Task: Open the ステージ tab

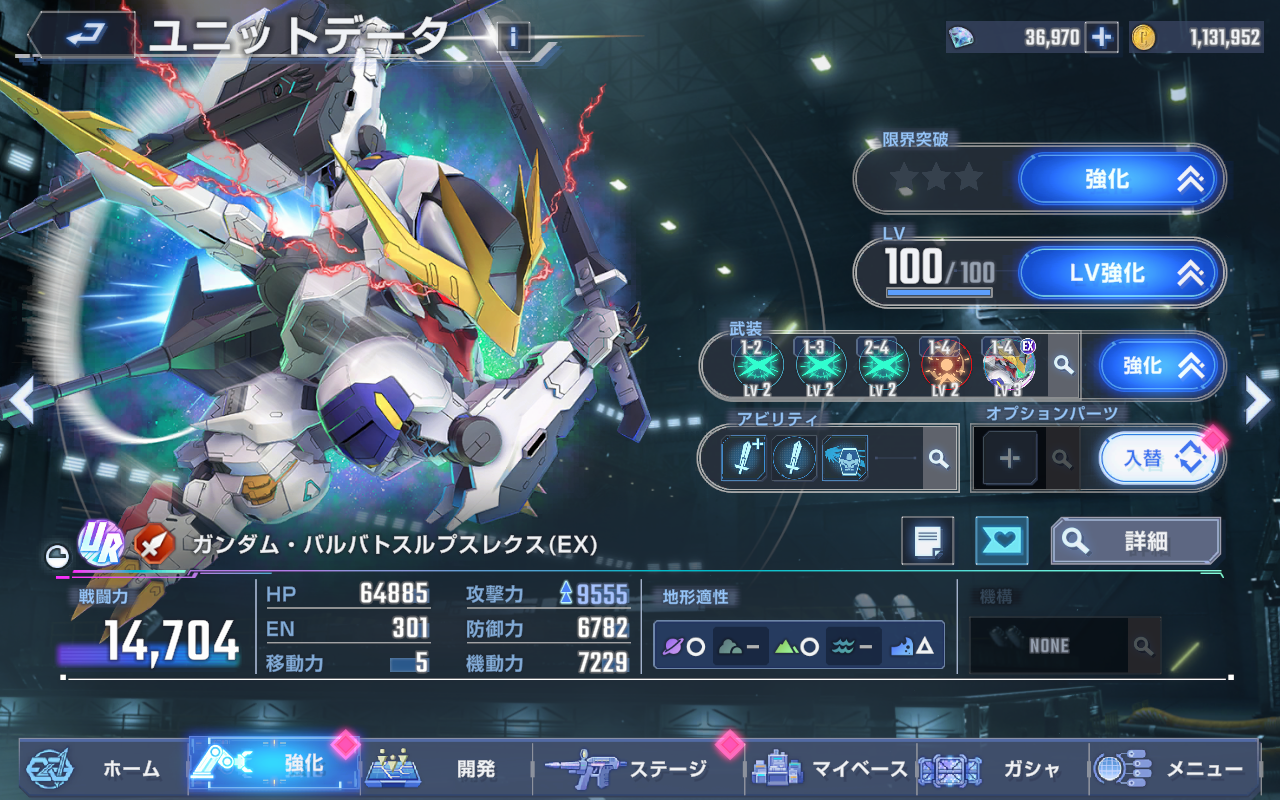Action: (x=638, y=768)
